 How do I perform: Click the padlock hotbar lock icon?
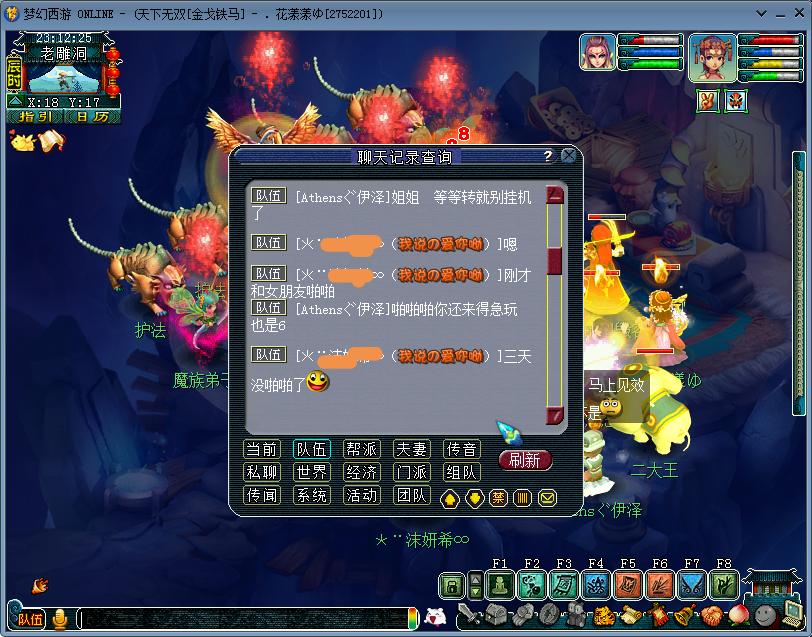[452, 584]
